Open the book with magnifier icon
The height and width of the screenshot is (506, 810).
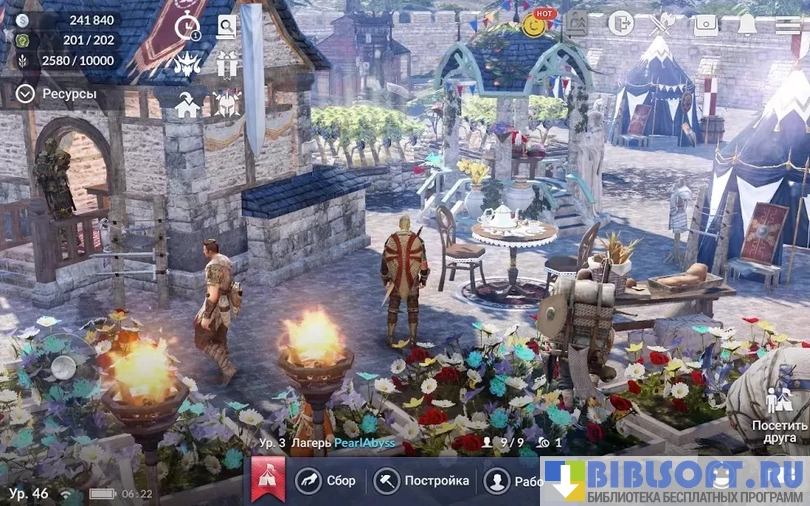coord(228,27)
